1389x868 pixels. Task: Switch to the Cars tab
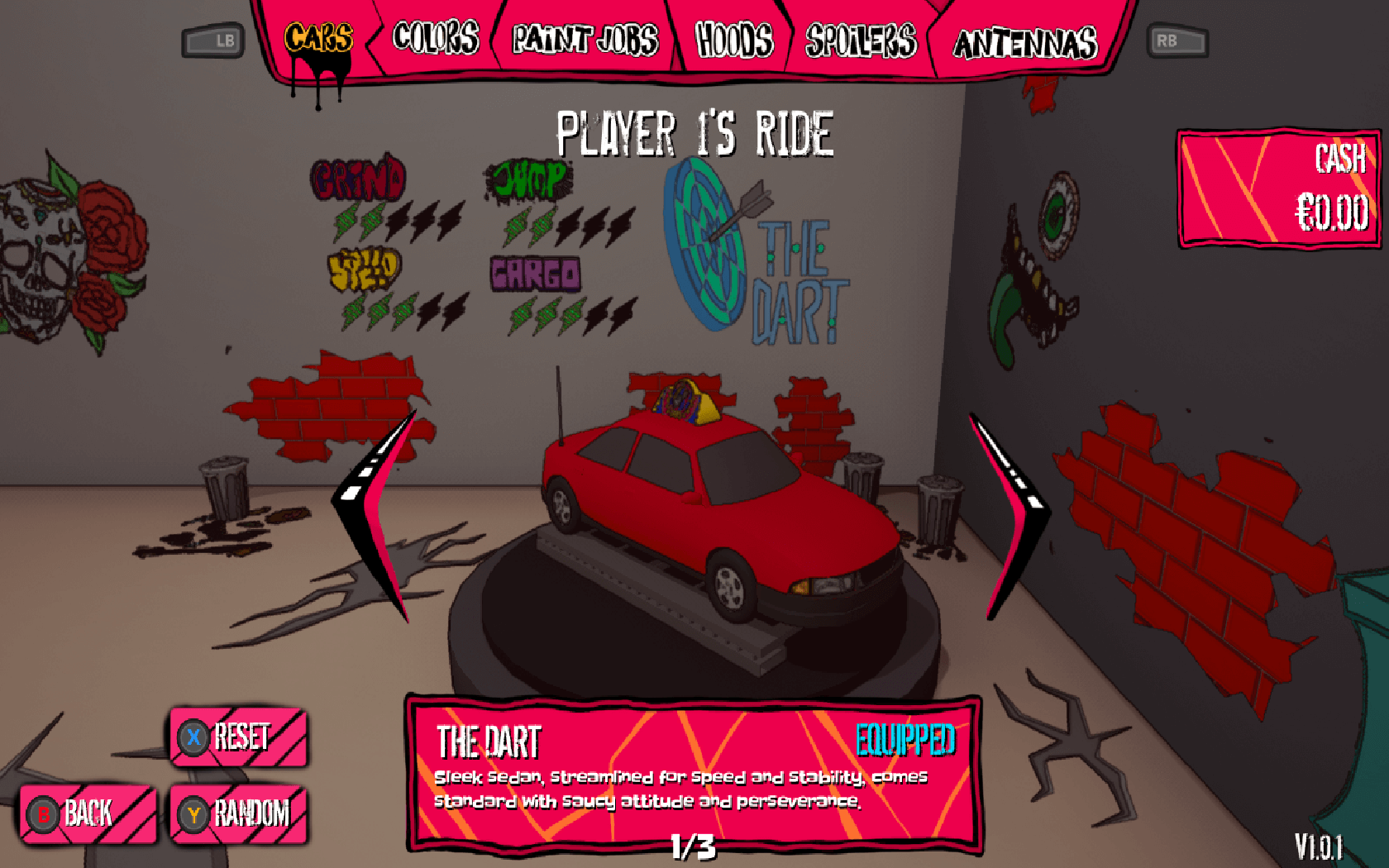click(318, 39)
